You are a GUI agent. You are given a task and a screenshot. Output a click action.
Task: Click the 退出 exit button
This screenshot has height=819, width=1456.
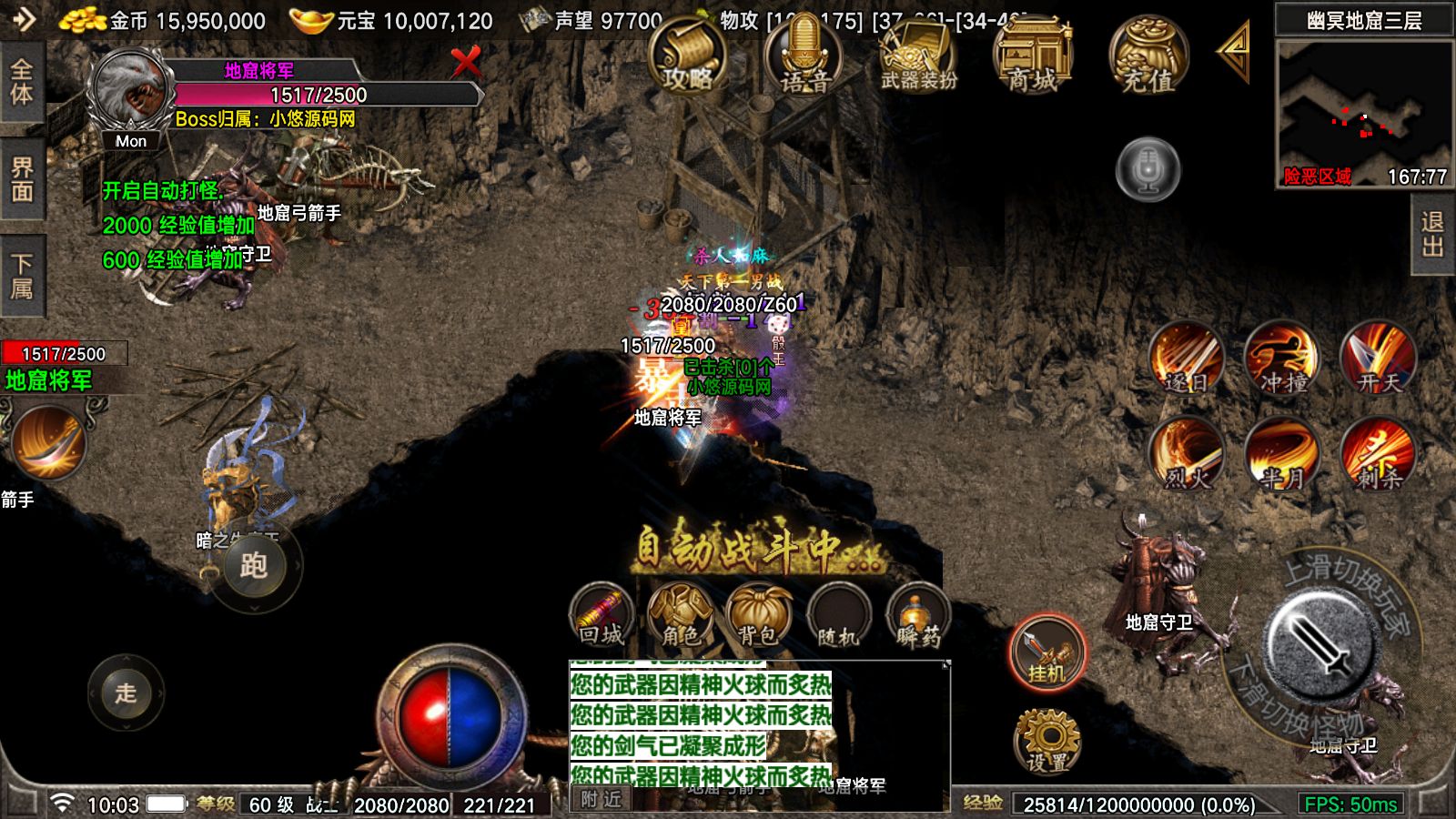click(1433, 236)
